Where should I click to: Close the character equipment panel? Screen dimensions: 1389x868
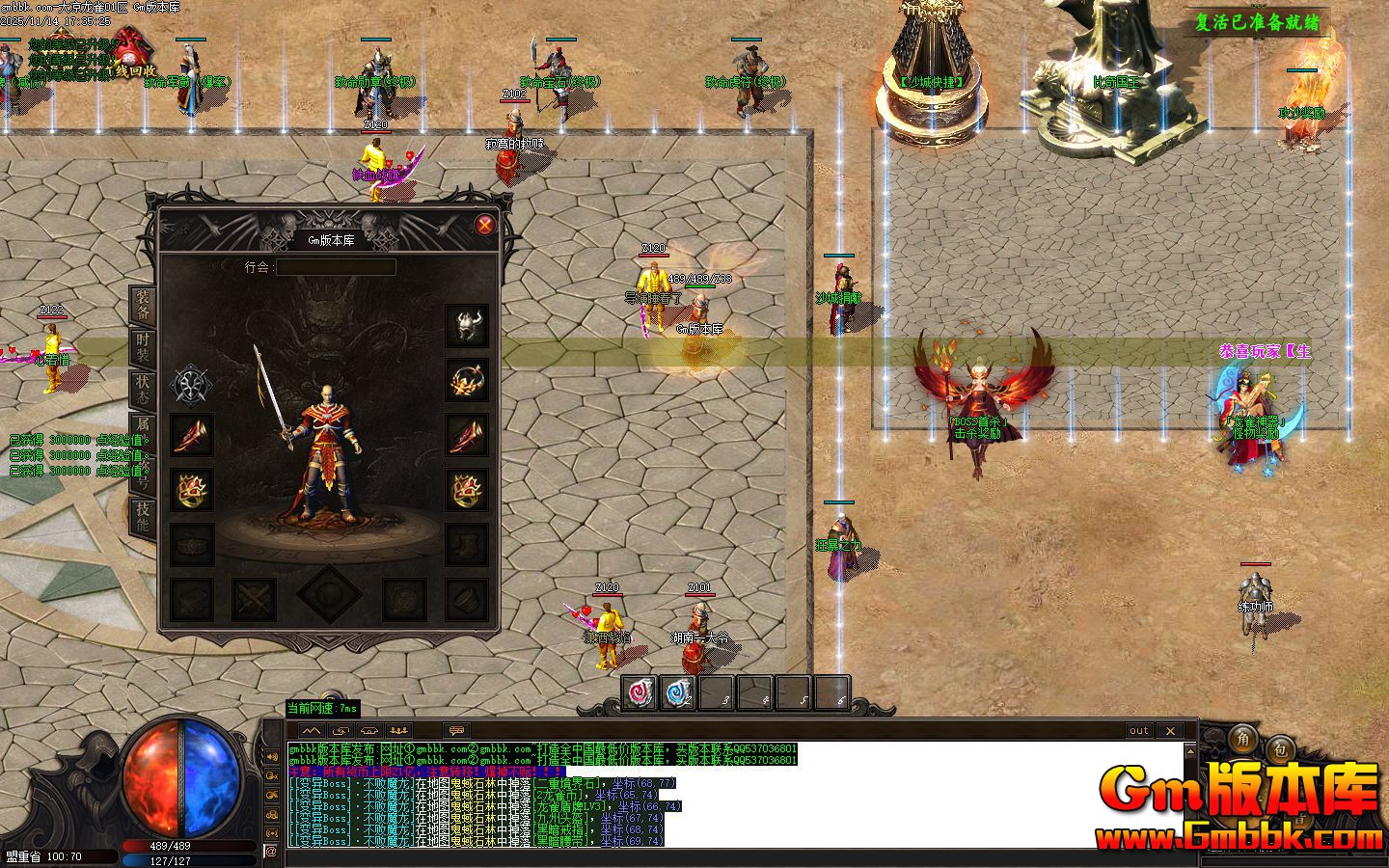click(485, 225)
